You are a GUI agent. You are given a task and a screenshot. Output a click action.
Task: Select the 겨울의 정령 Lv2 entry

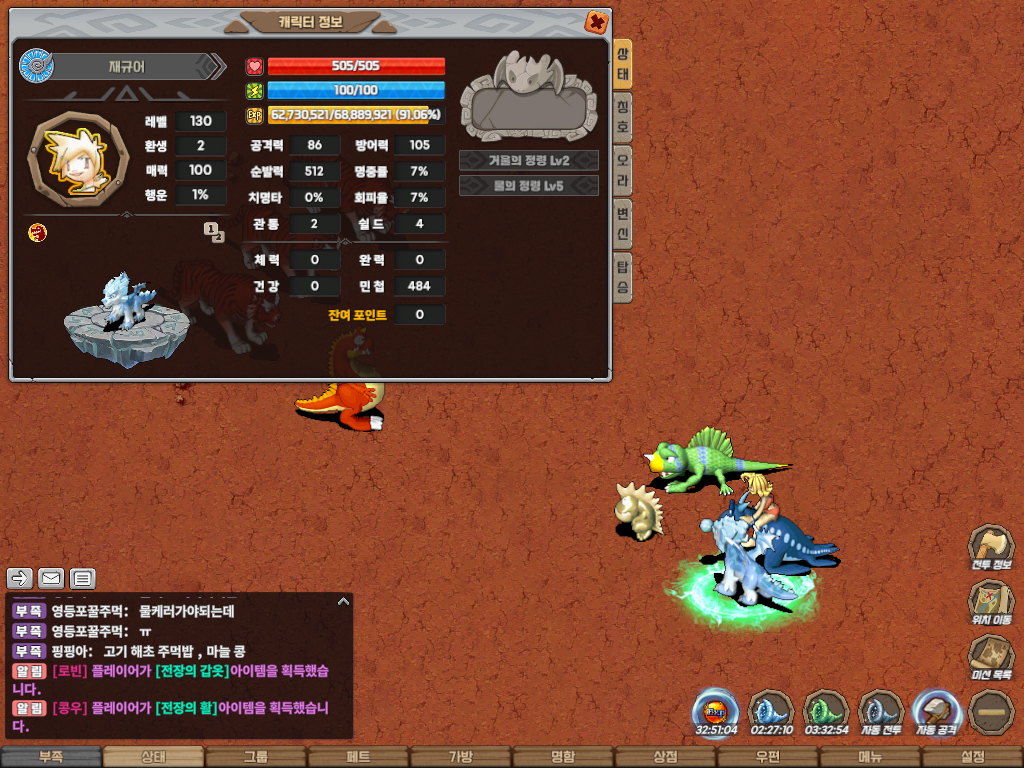point(529,160)
